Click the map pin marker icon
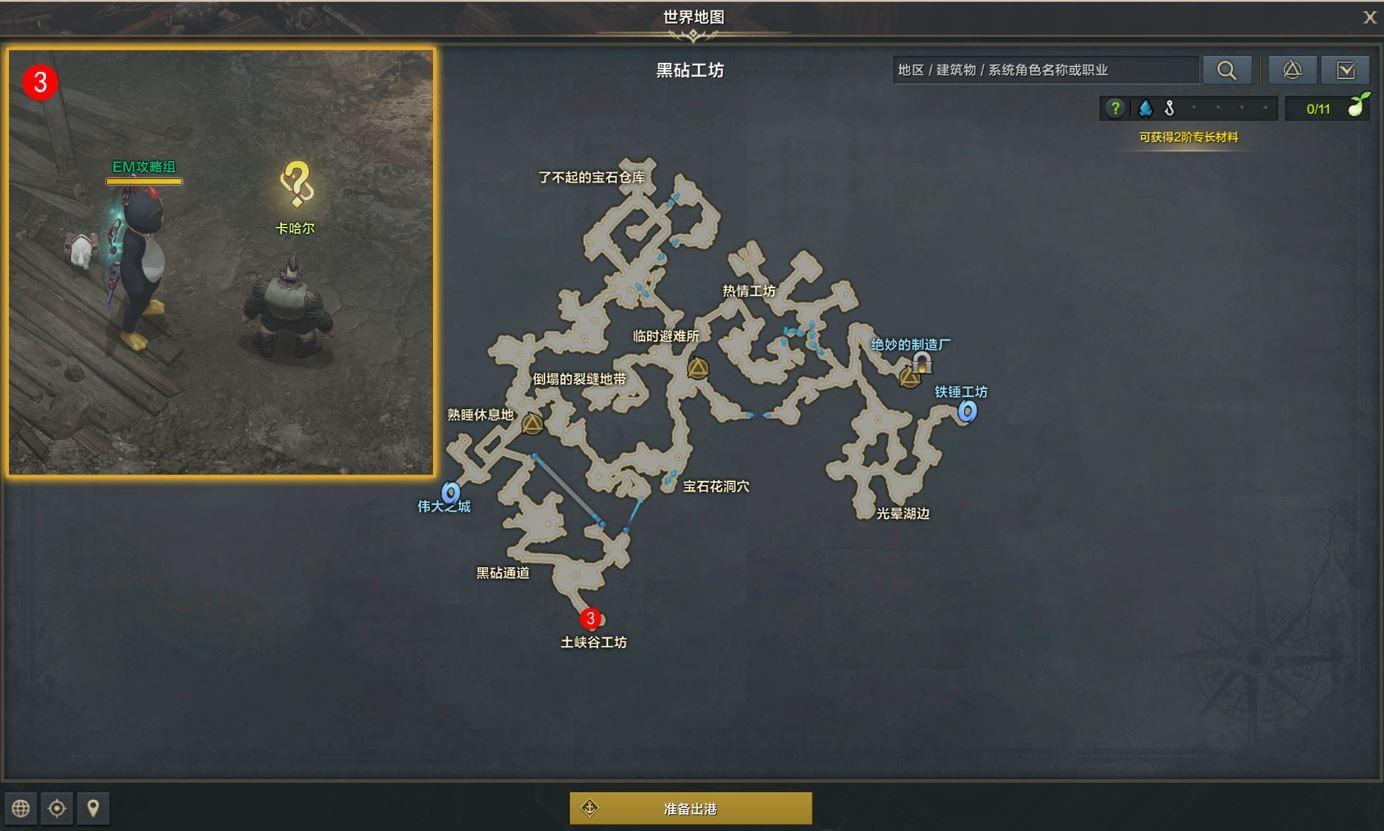 (x=93, y=808)
